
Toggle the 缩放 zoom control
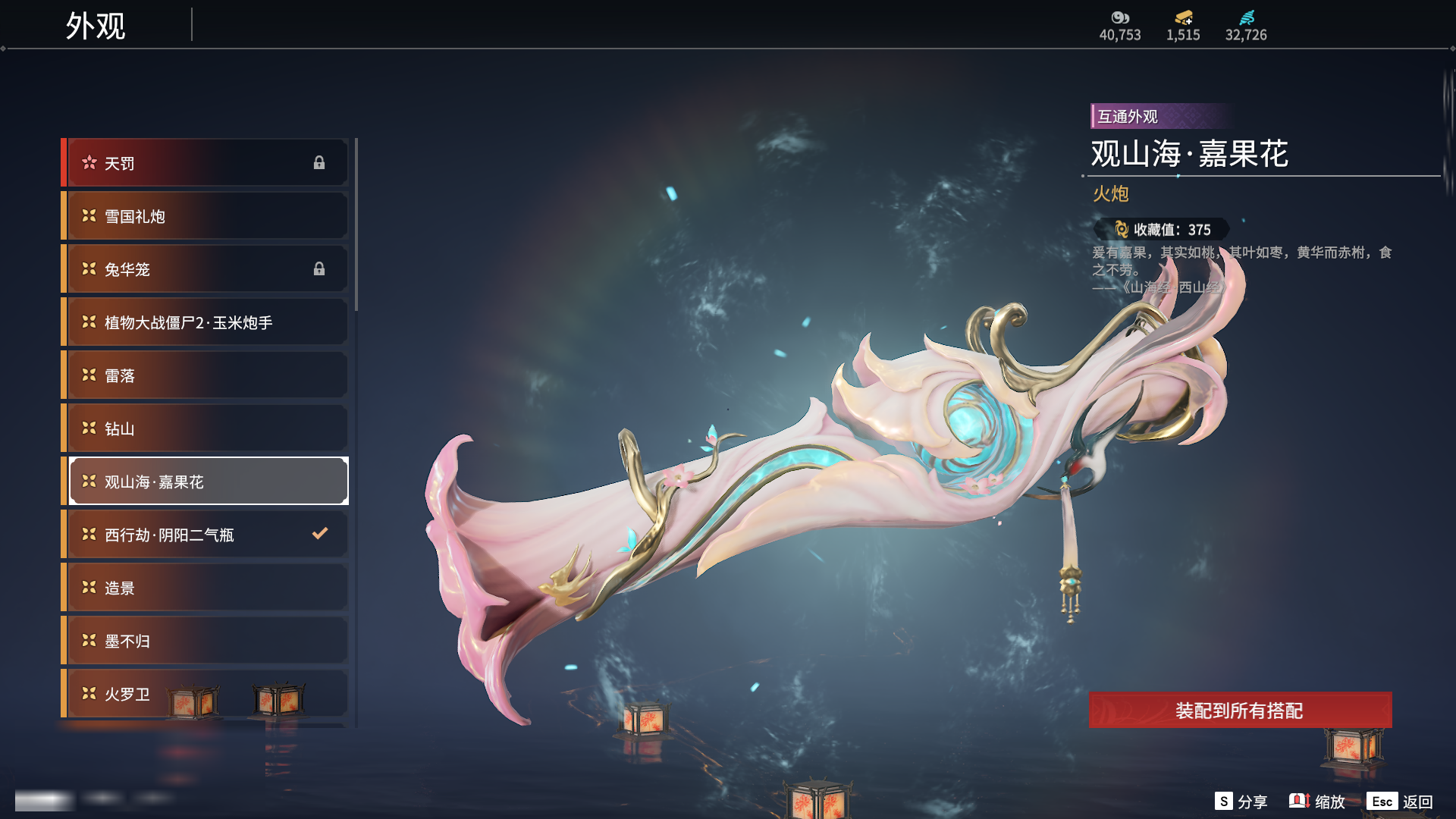(x=1317, y=802)
